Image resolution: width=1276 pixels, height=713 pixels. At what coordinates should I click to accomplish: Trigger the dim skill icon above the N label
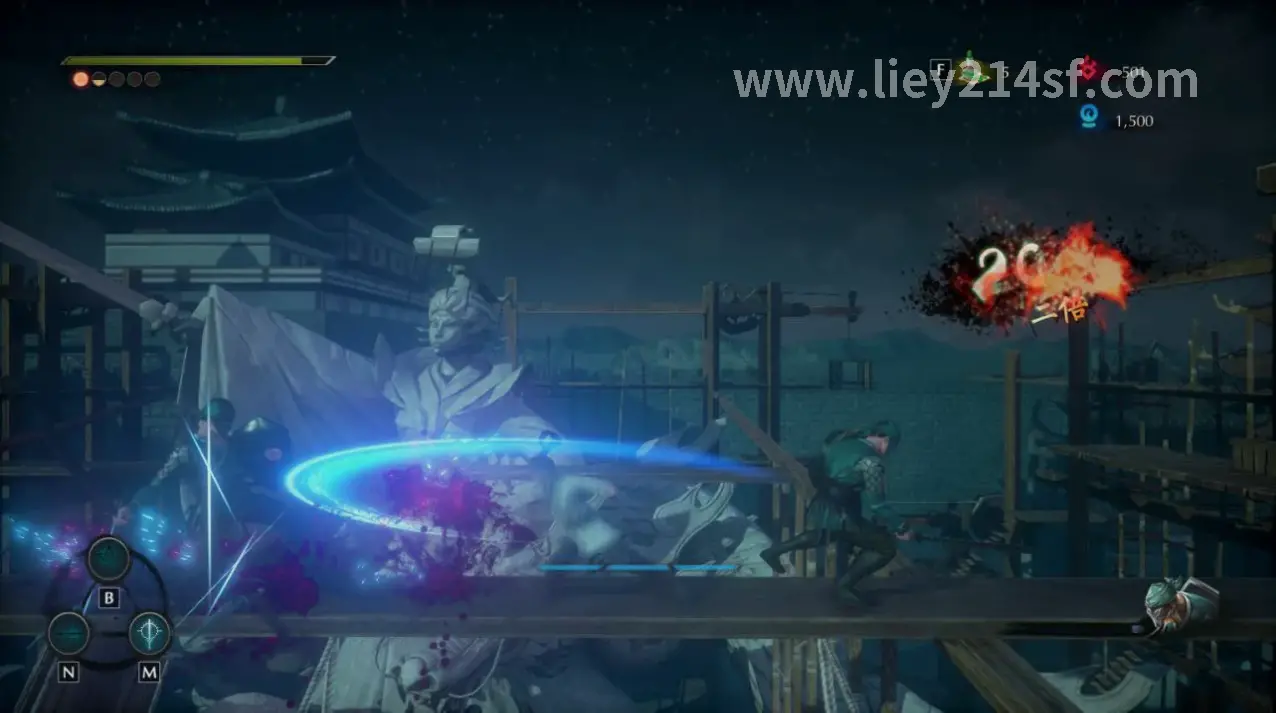click(x=69, y=634)
